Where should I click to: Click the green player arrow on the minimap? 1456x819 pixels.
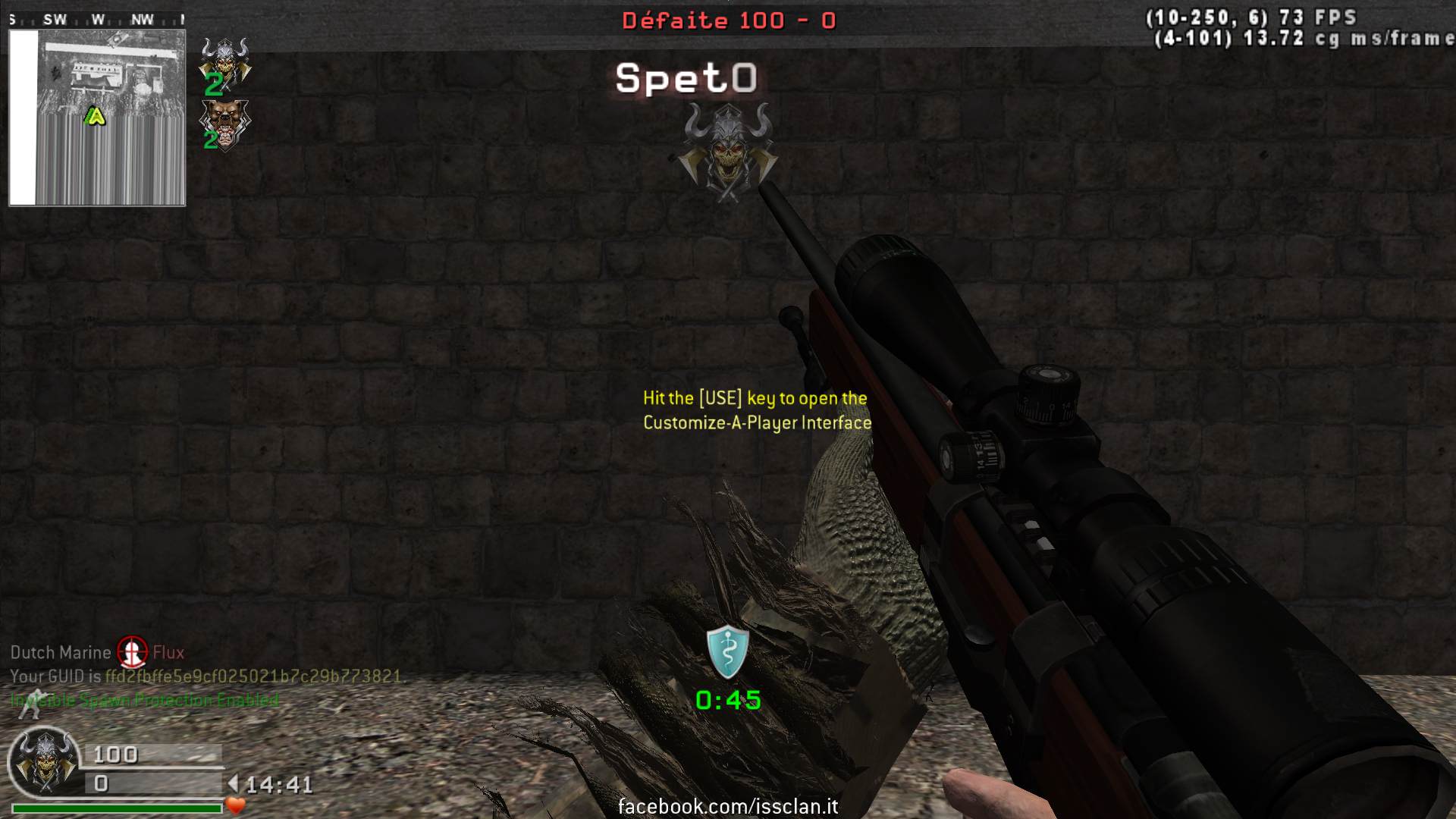(95, 116)
